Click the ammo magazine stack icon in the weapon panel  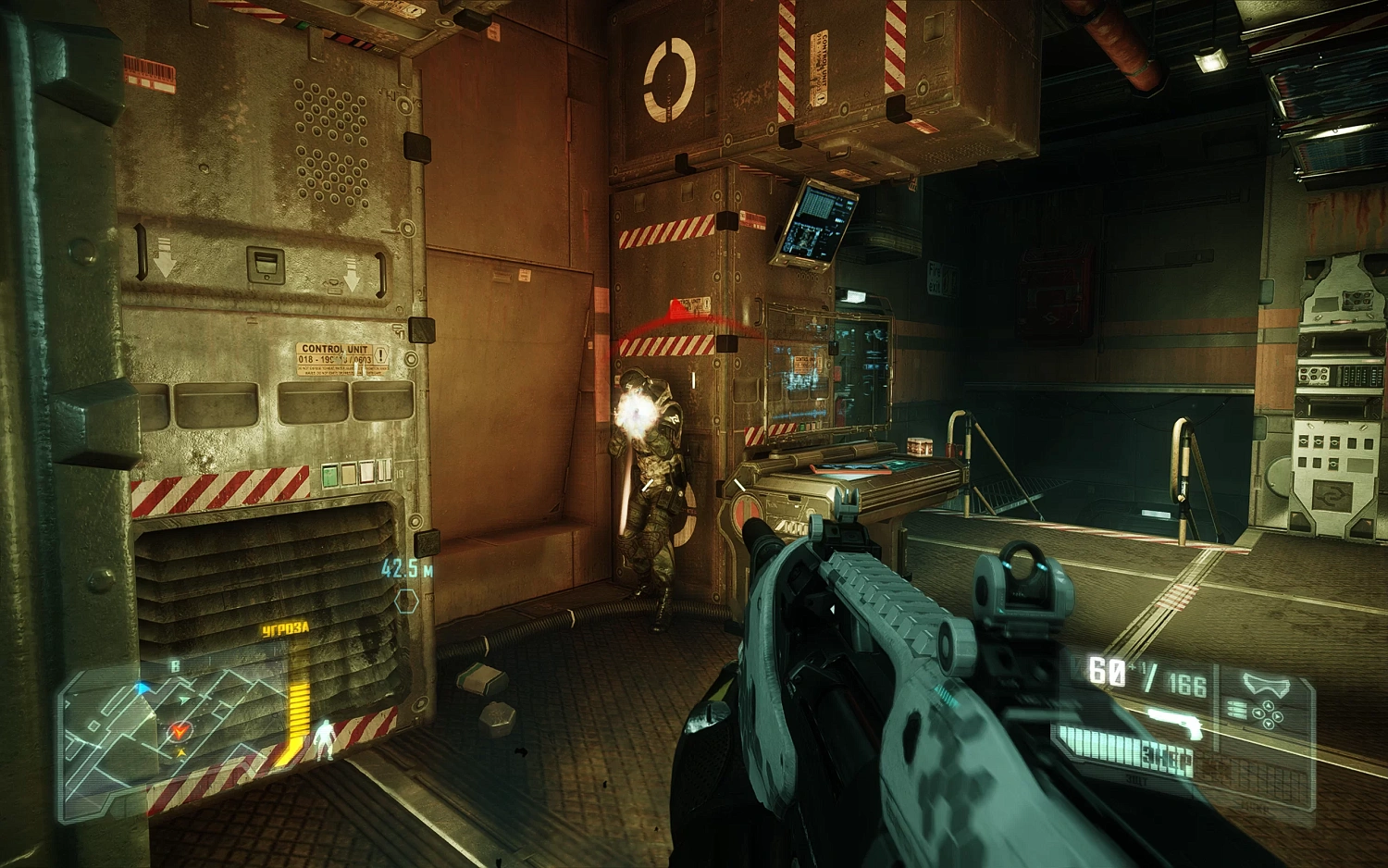[x=1236, y=710]
